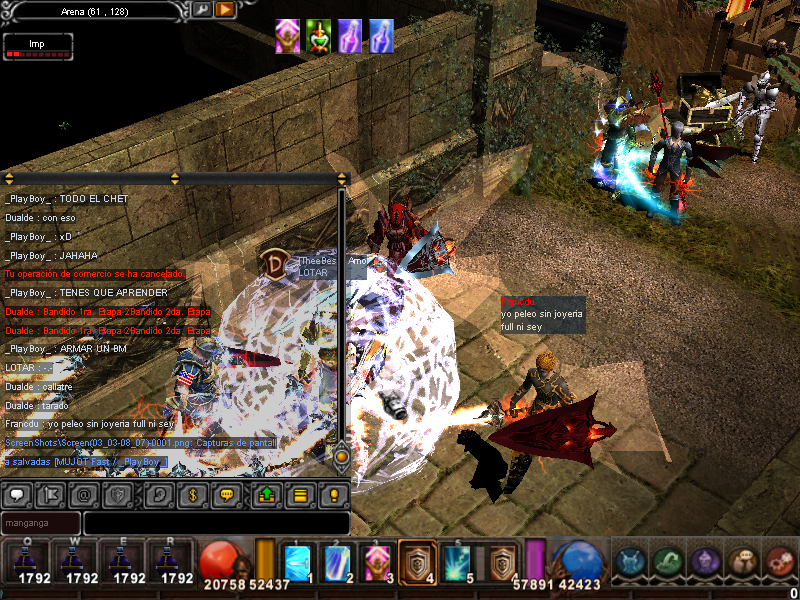Click the orange play arrow button

pos(225,9)
